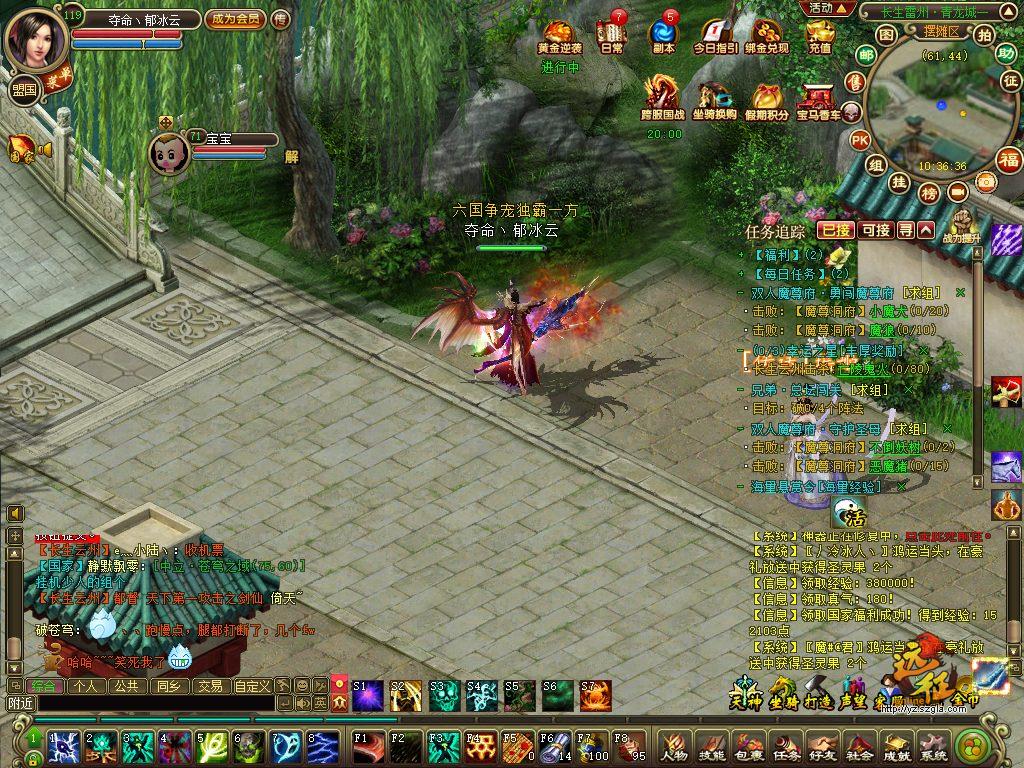
Task: Open the 系统 system menu
Action: (x=932, y=746)
